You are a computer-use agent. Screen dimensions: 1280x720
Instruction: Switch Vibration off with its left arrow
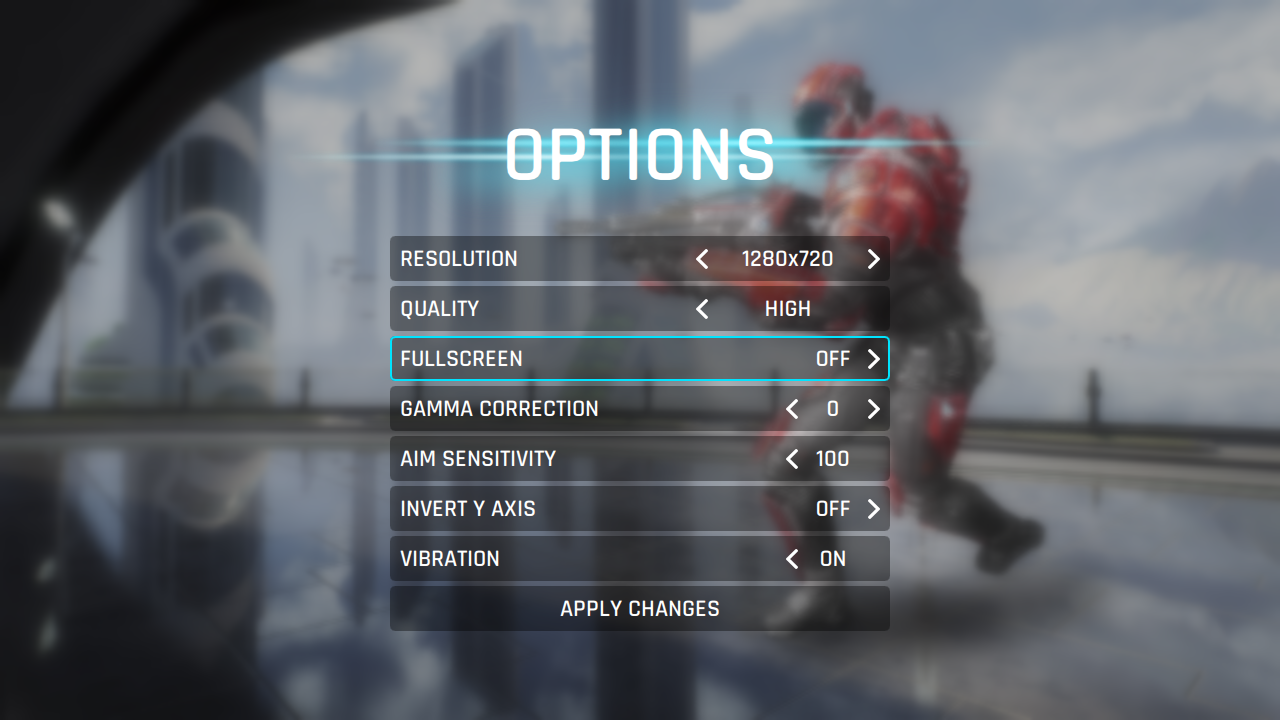[792, 559]
